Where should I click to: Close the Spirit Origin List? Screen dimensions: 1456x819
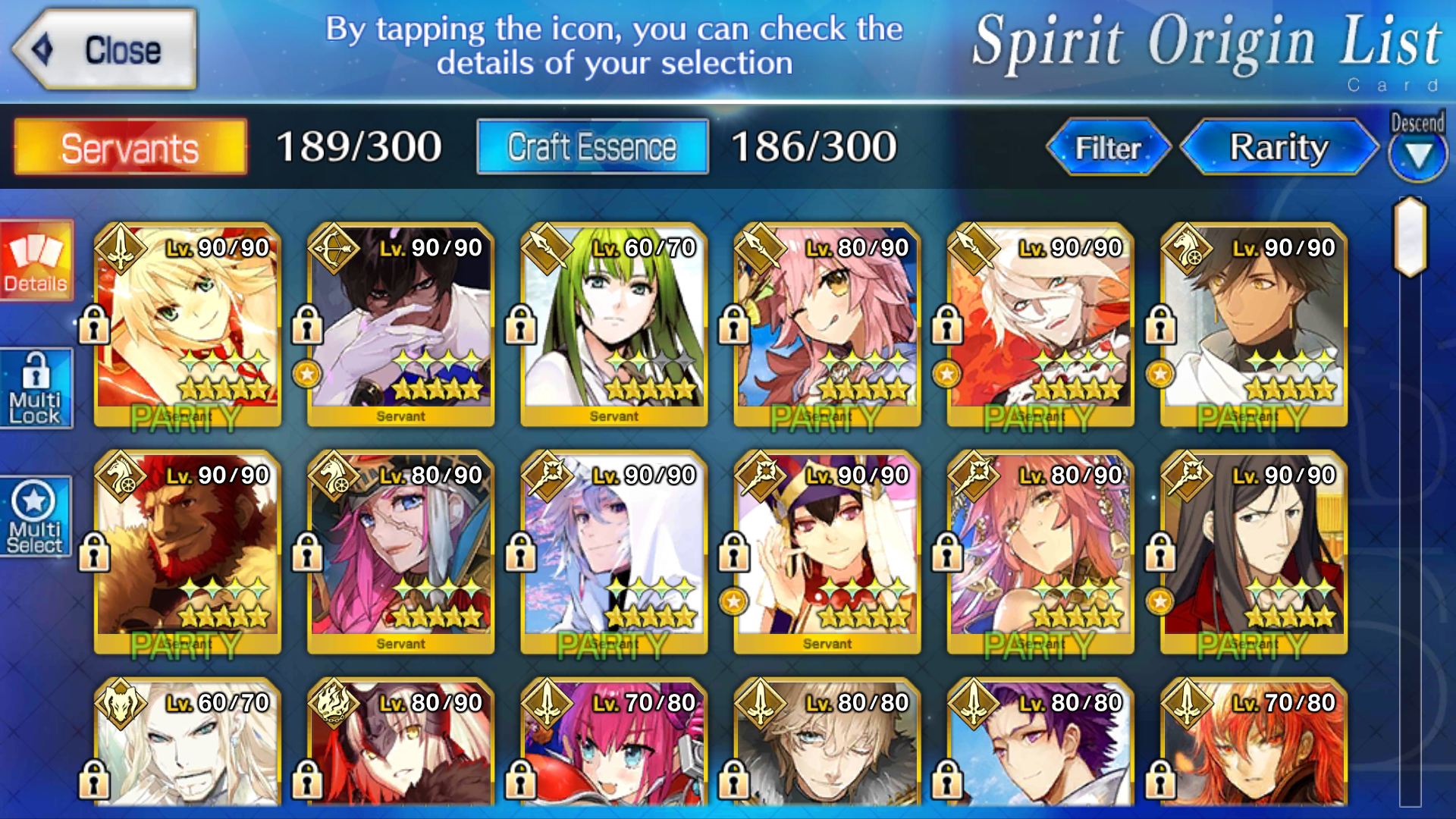point(106,50)
